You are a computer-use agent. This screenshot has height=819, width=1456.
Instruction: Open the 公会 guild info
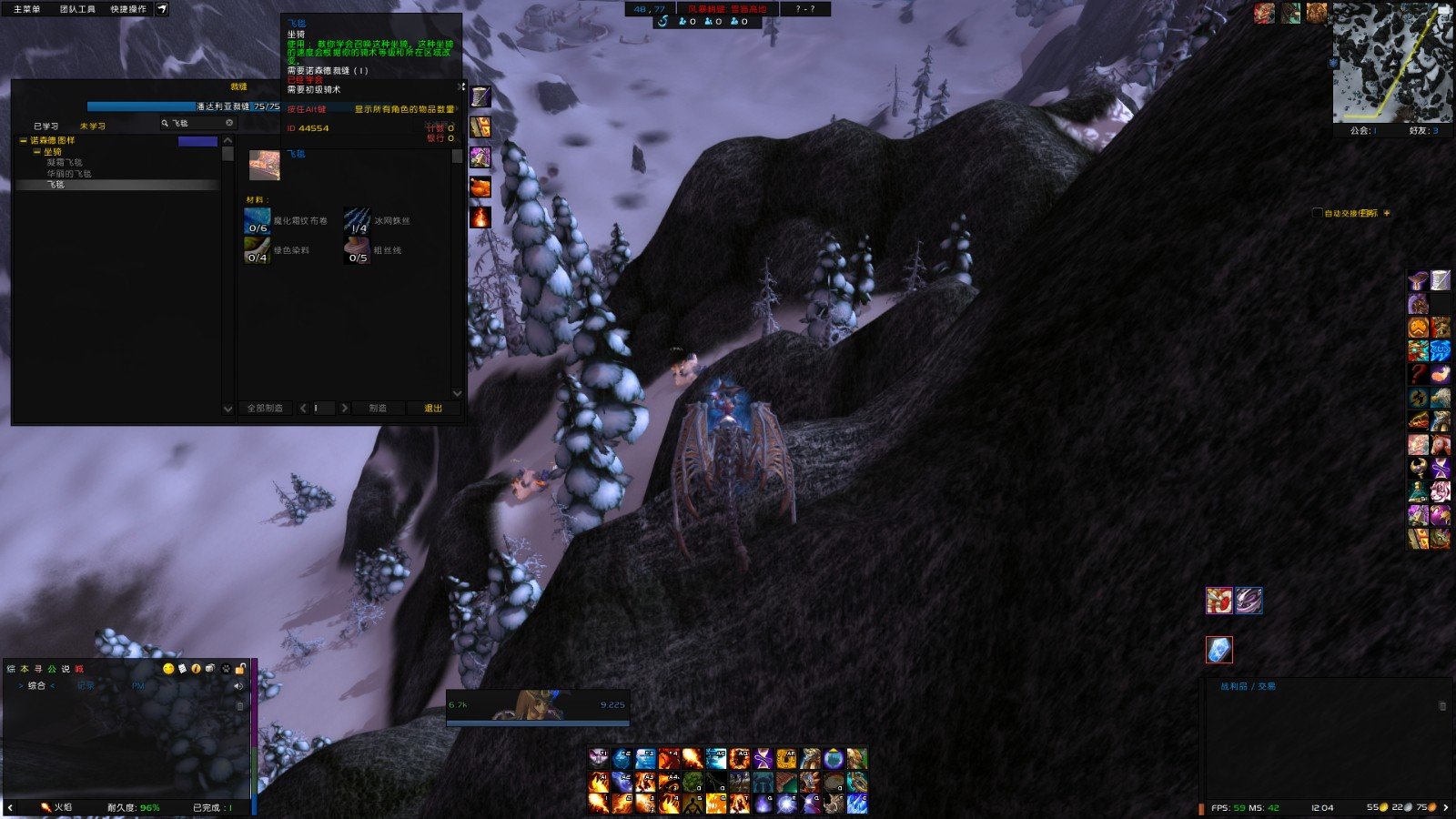pos(1362,131)
